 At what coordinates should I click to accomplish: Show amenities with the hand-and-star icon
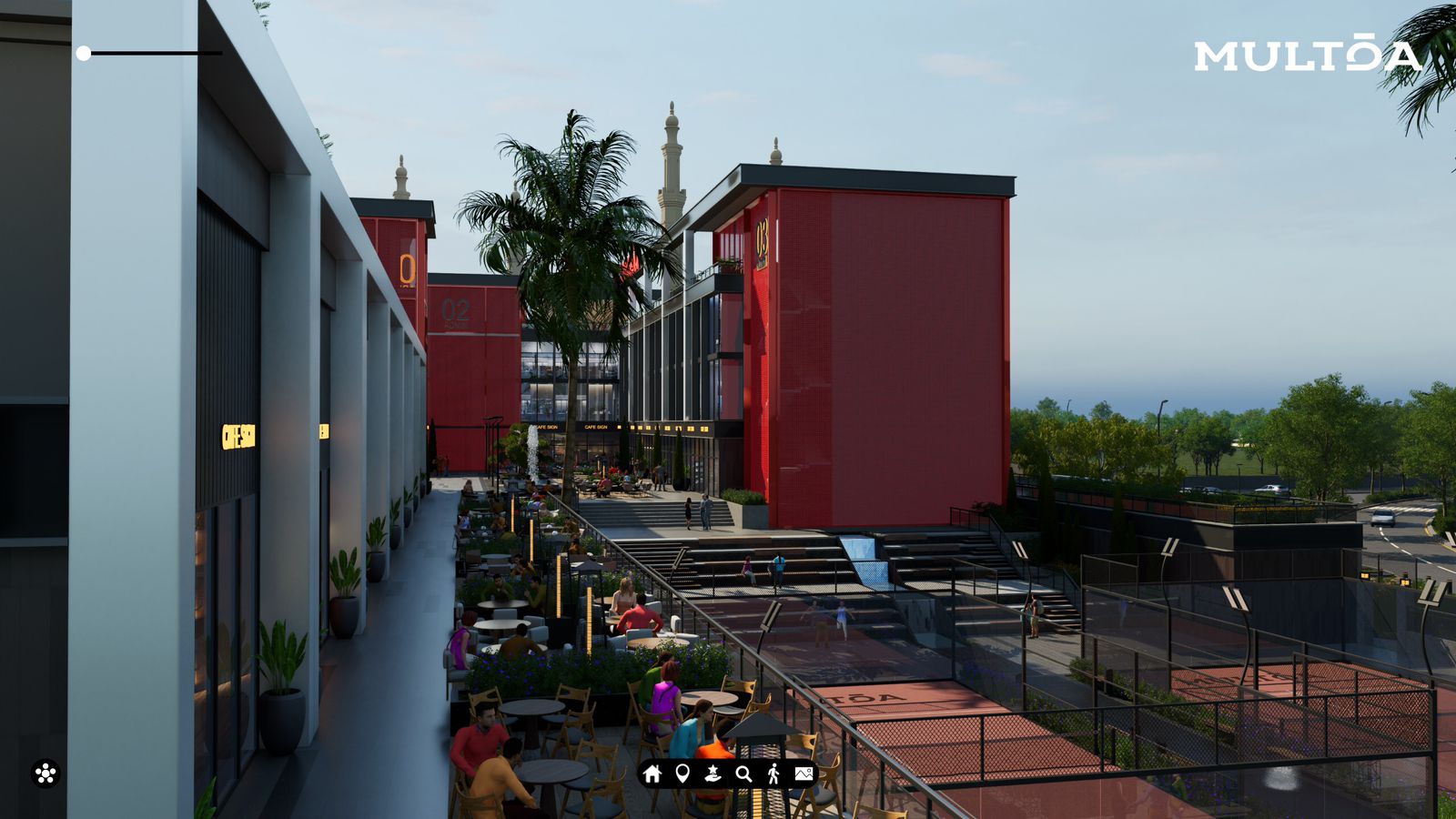click(x=713, y=773)
